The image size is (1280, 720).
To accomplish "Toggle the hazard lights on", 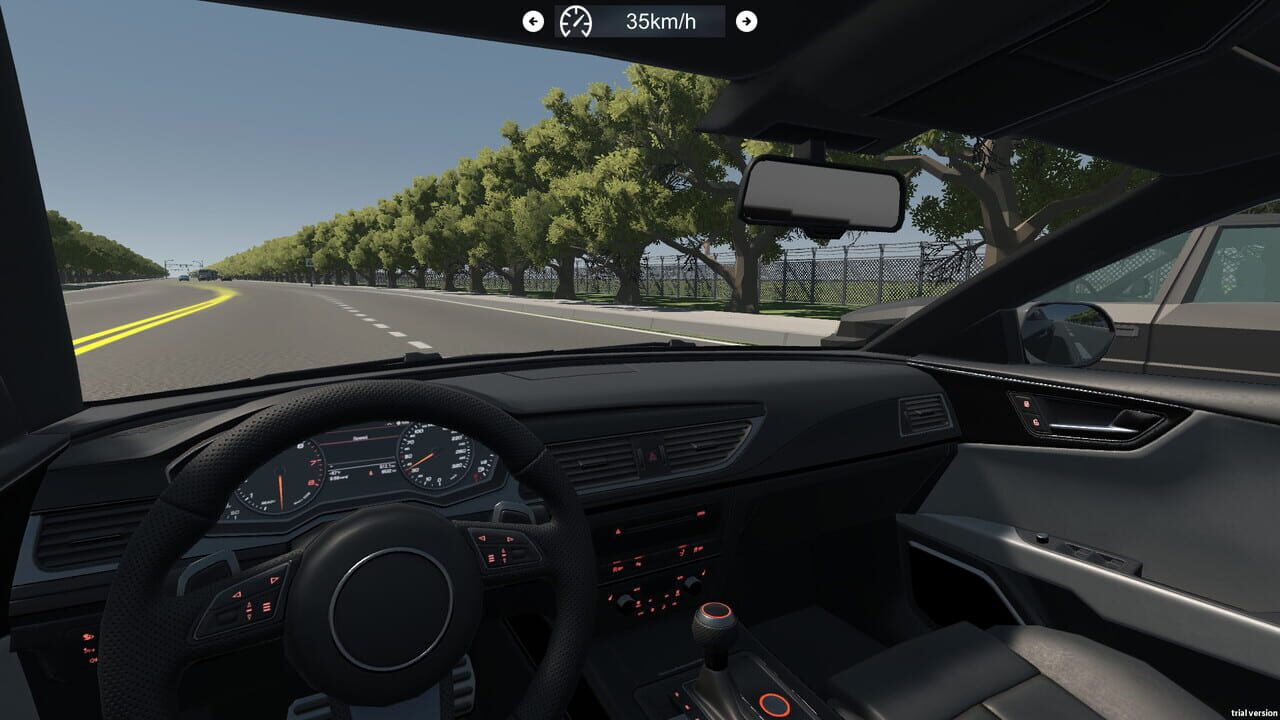I will tap(652, 456).
